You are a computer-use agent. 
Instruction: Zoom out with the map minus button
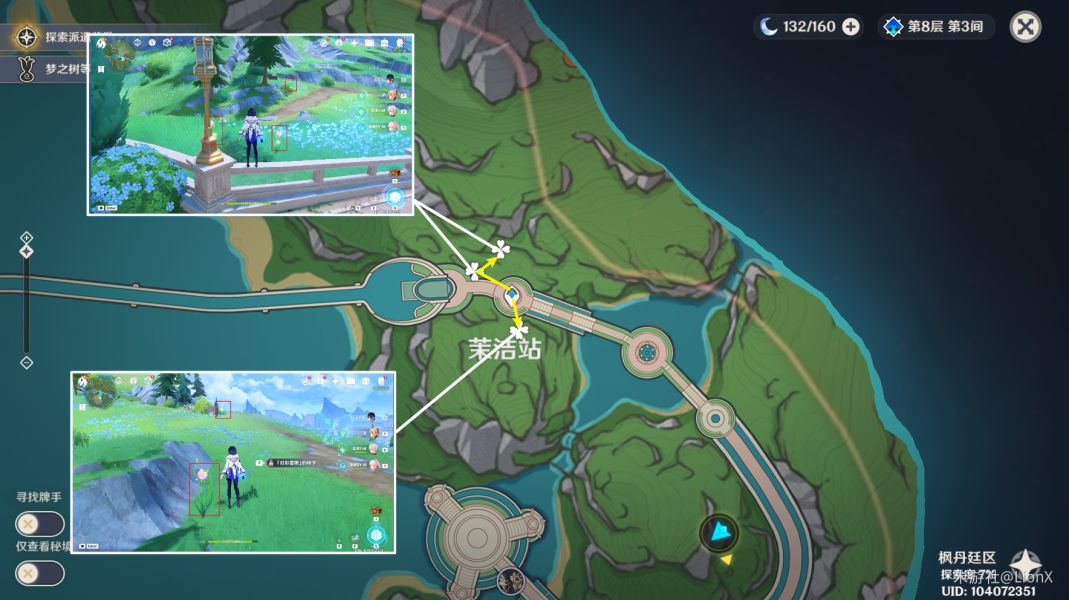tap(27, 362)
